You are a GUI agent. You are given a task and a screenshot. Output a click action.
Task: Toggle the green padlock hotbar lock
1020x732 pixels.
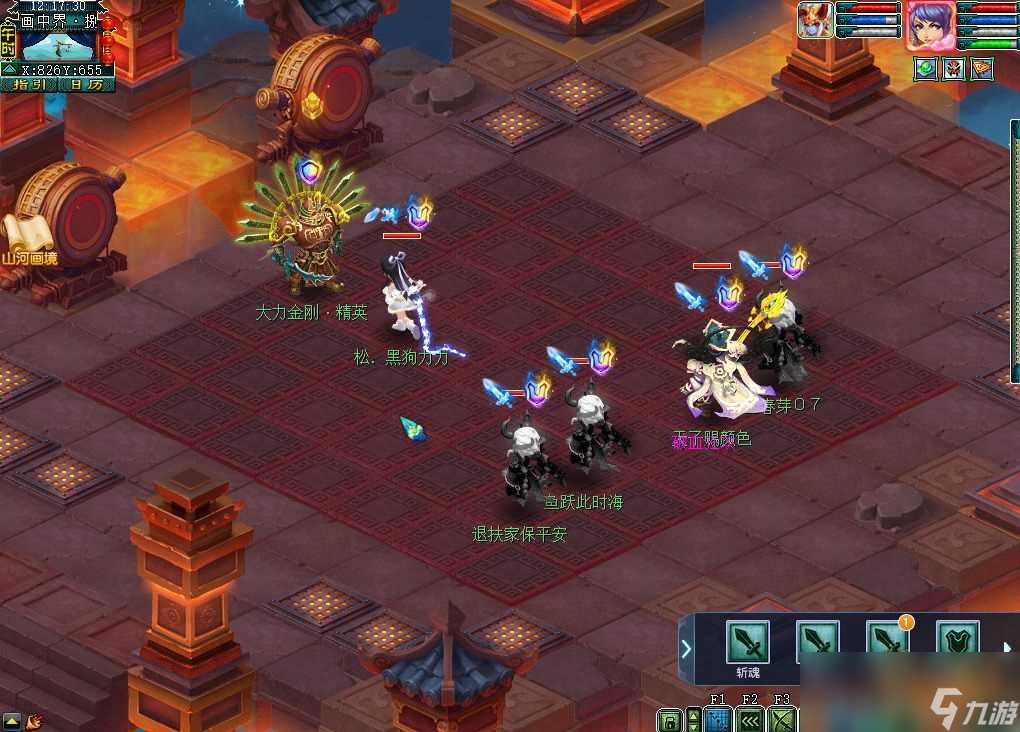[670, 720]
